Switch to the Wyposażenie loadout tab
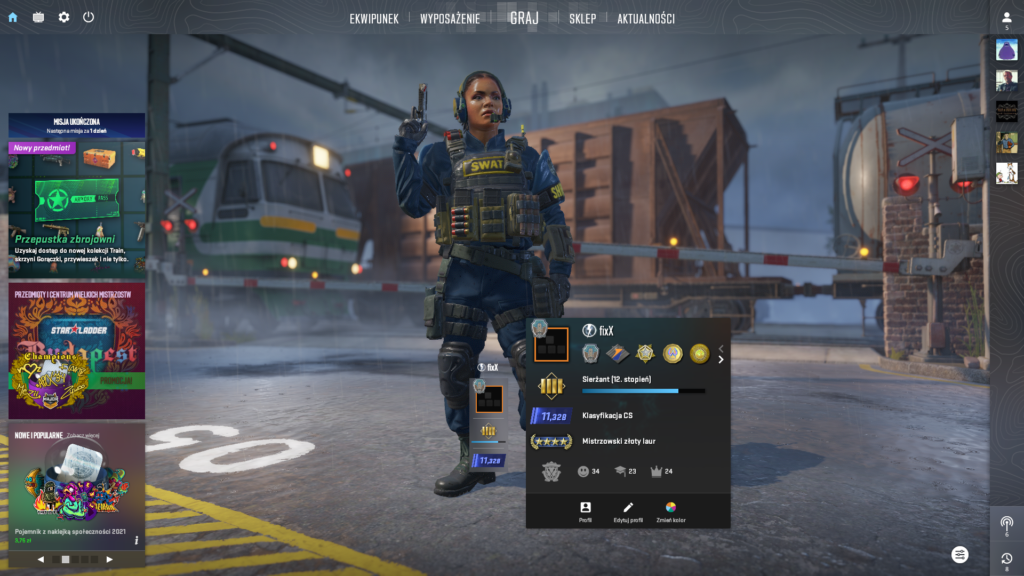This screenshot has height=576, width=1024. [x=450, y=18]
